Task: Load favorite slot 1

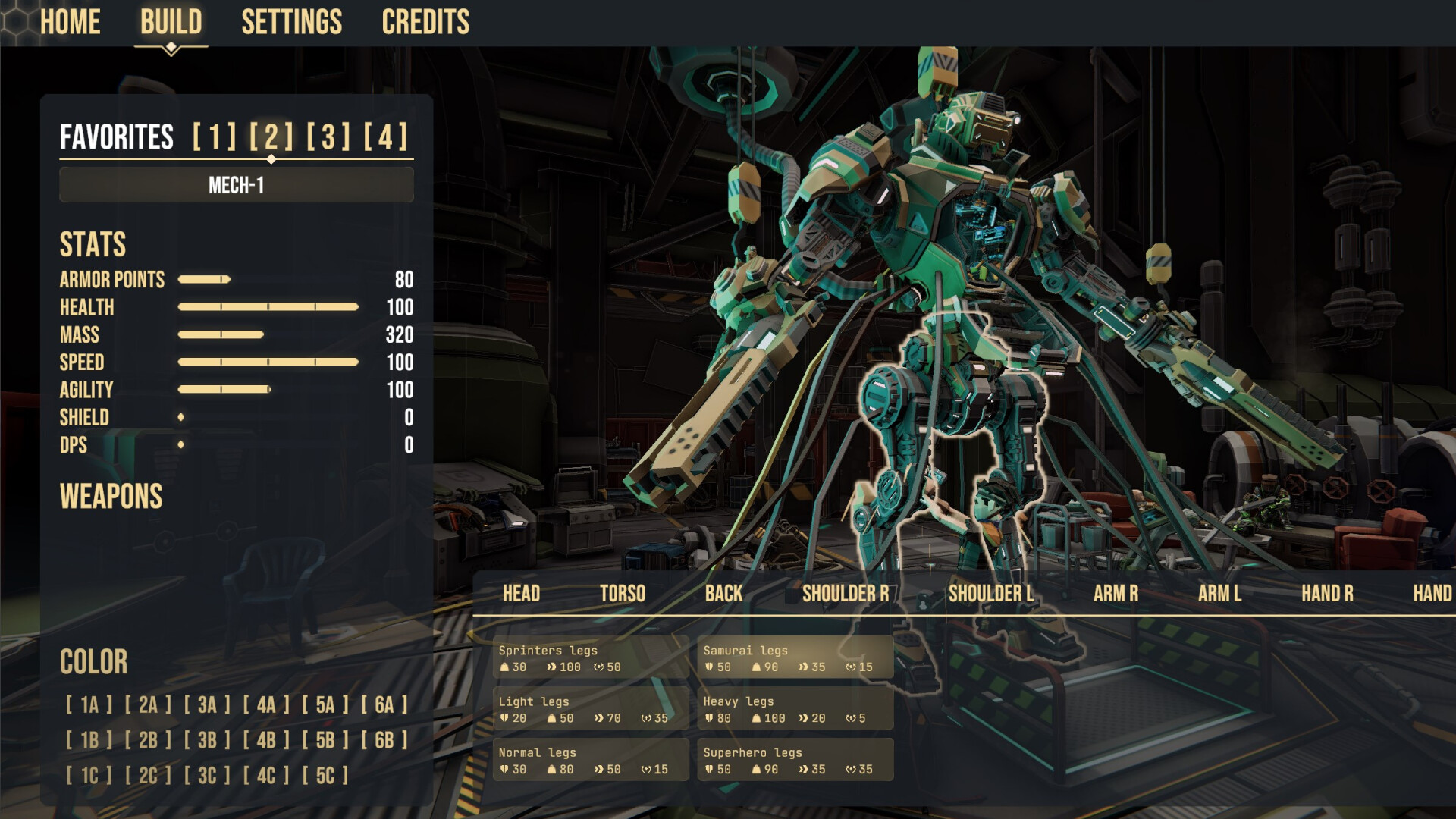Action: 215,137
